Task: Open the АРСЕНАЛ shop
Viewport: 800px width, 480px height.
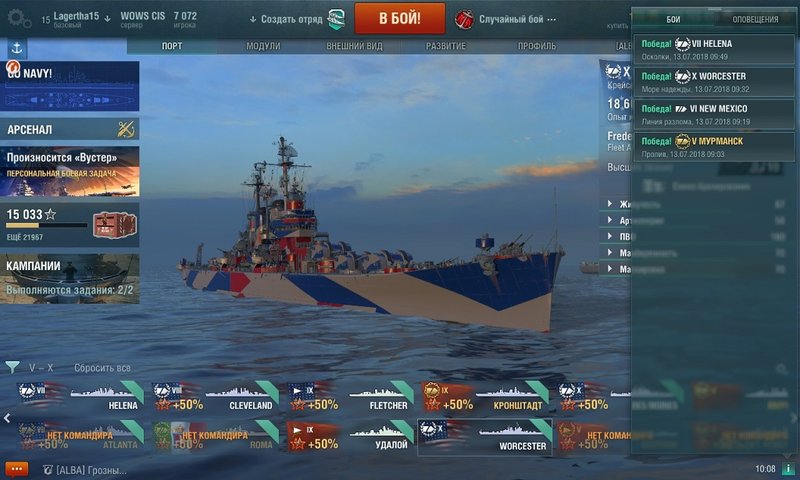Action: point(70,129)
